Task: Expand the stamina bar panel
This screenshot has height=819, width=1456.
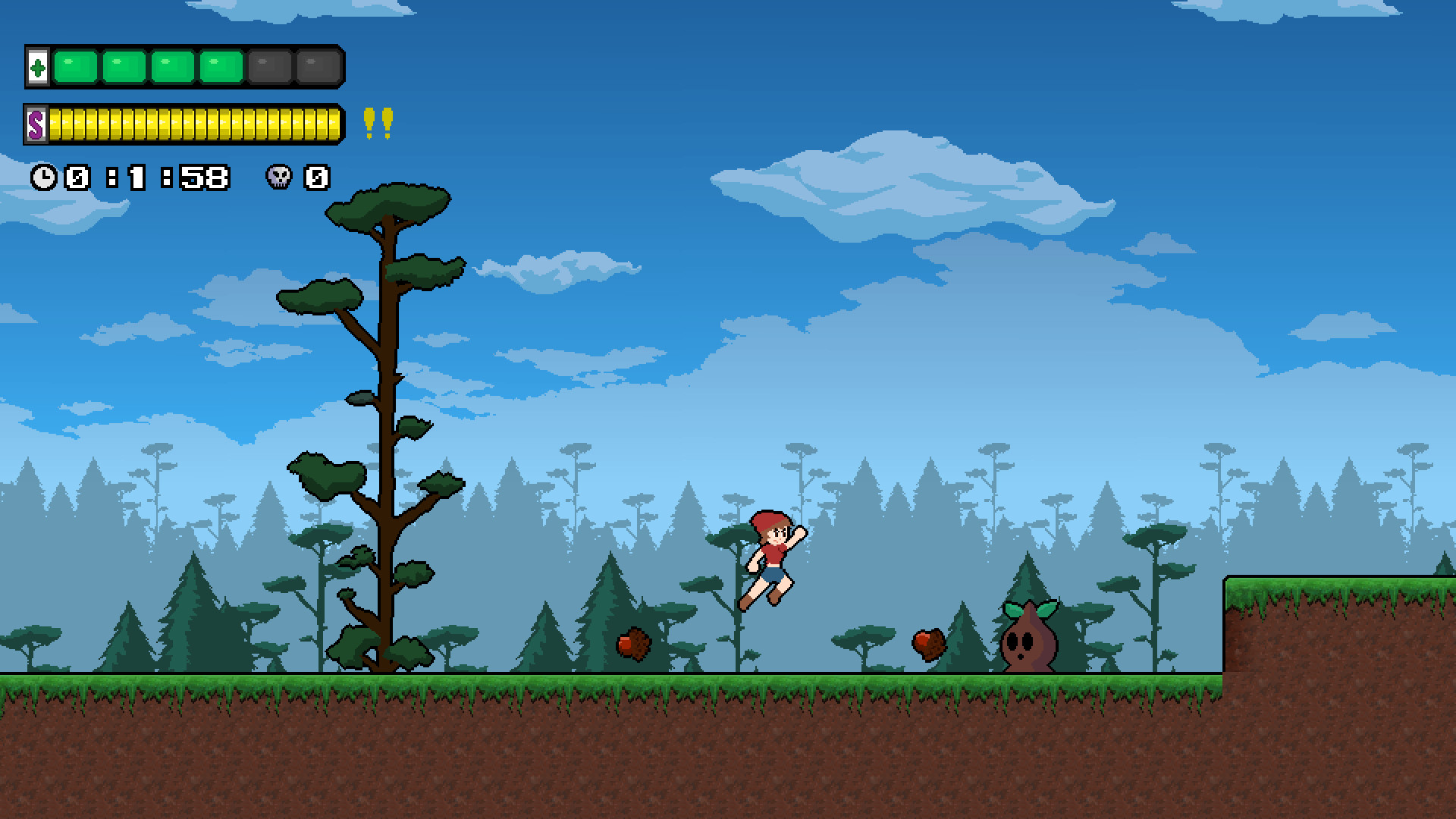Action: point(182,124)
